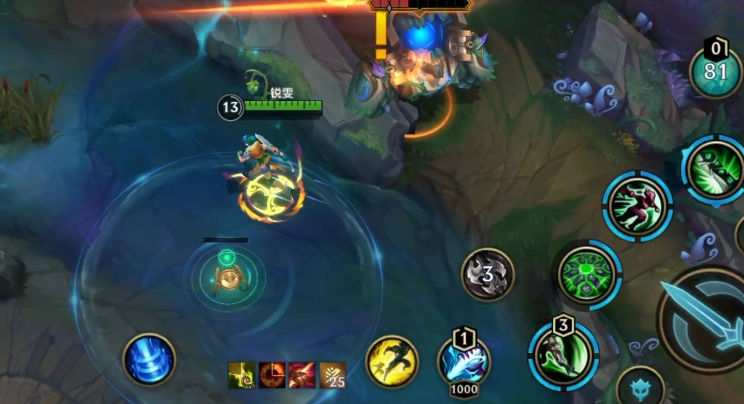Trigger Riven's three-charge slash ability
Screen dimensions: 744x404
(562, 354)
